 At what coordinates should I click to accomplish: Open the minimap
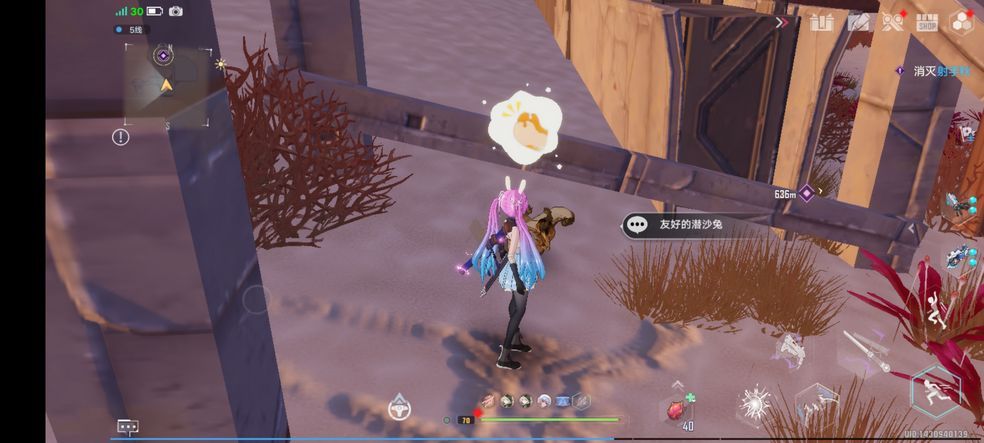point(166,85)
